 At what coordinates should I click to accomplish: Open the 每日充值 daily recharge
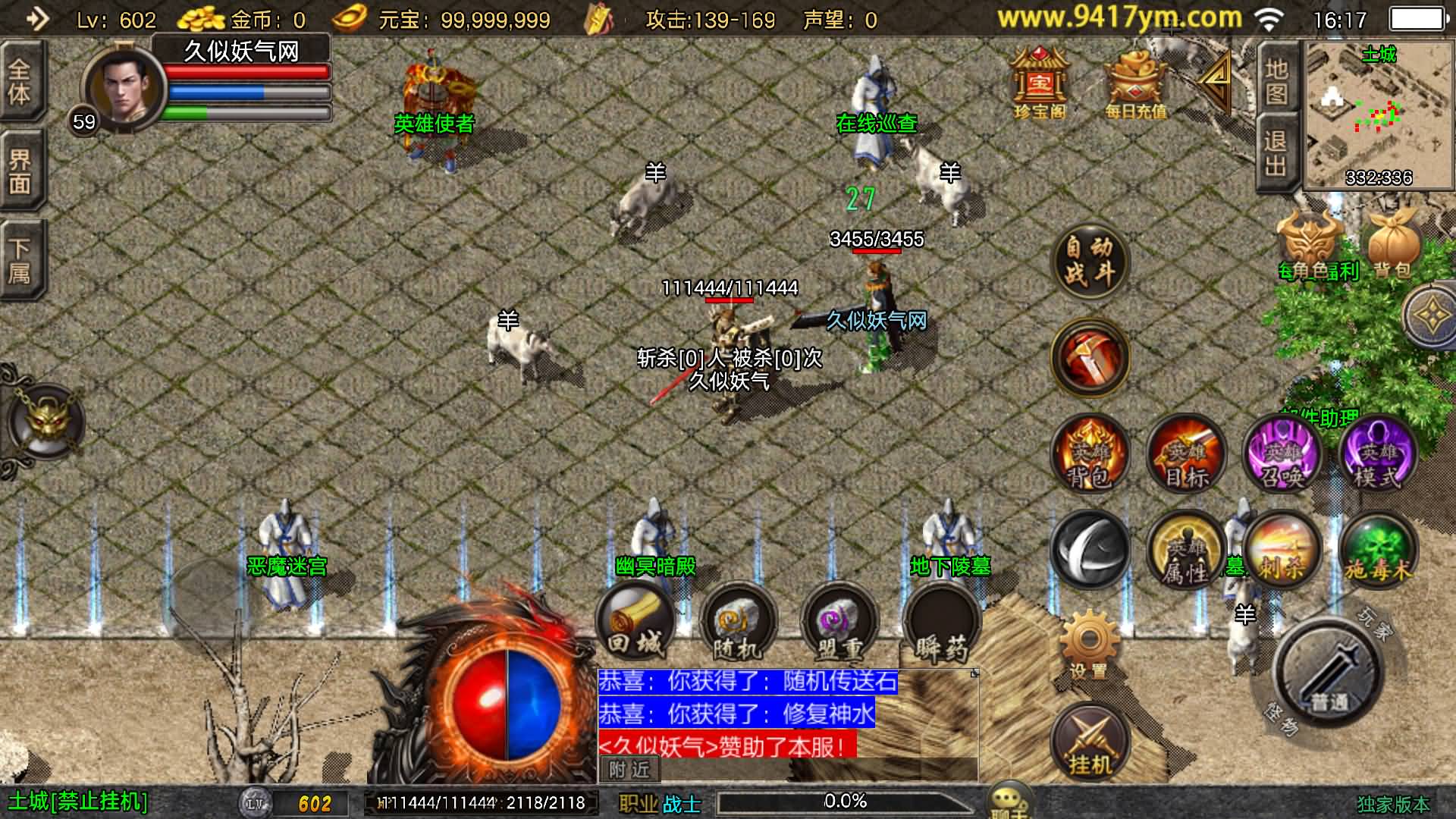[x=1134, y=83]
